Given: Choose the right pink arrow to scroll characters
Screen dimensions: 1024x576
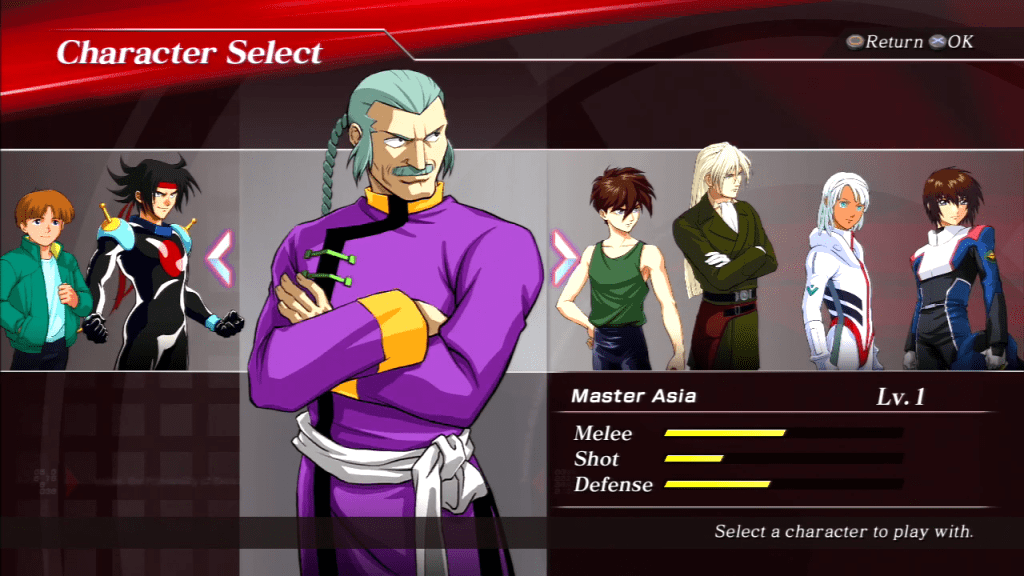Looking at the screenshot, I should (x=564, y=259).
